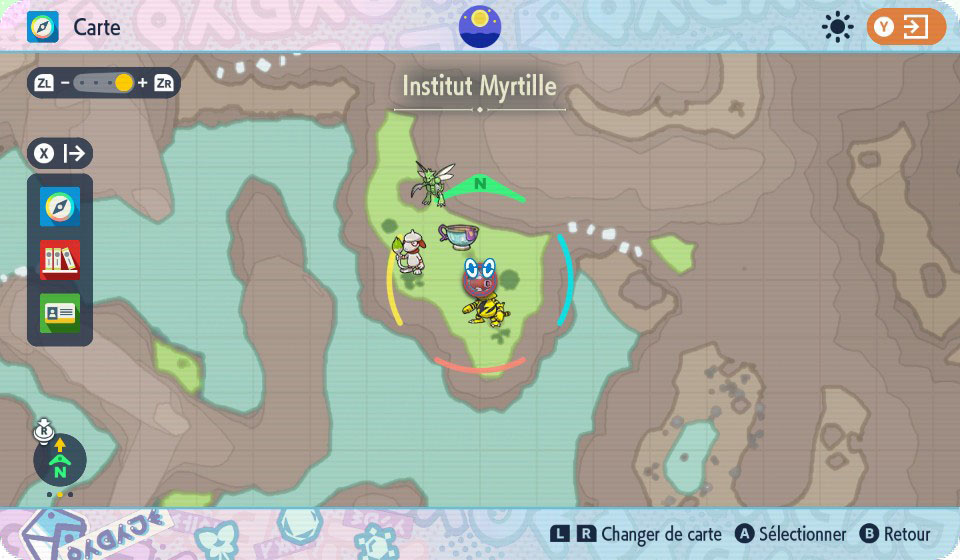The width and height of the screenshot is (960, 560).
Task: Click the yellow zoom slider knob
Action: point(123,83)
